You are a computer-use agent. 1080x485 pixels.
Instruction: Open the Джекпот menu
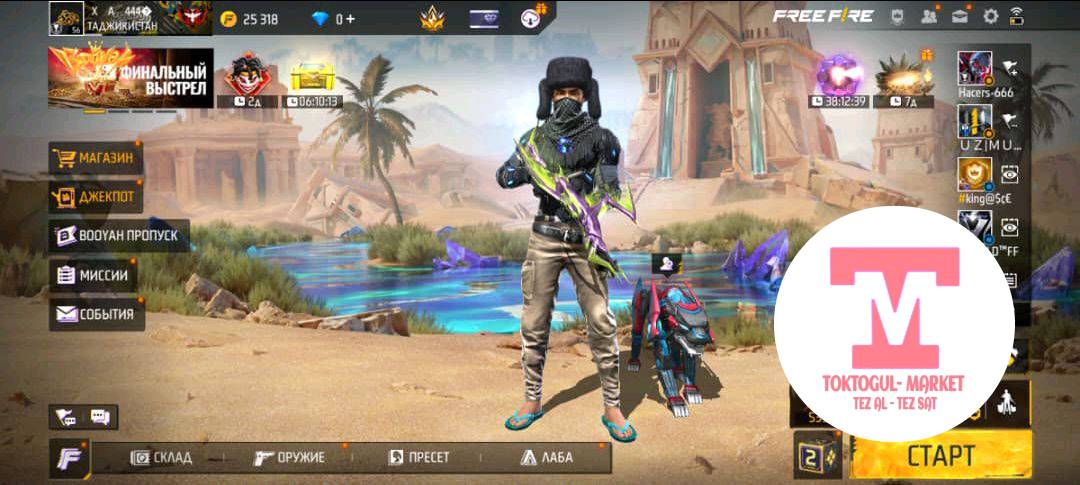(x=95, y=197)
